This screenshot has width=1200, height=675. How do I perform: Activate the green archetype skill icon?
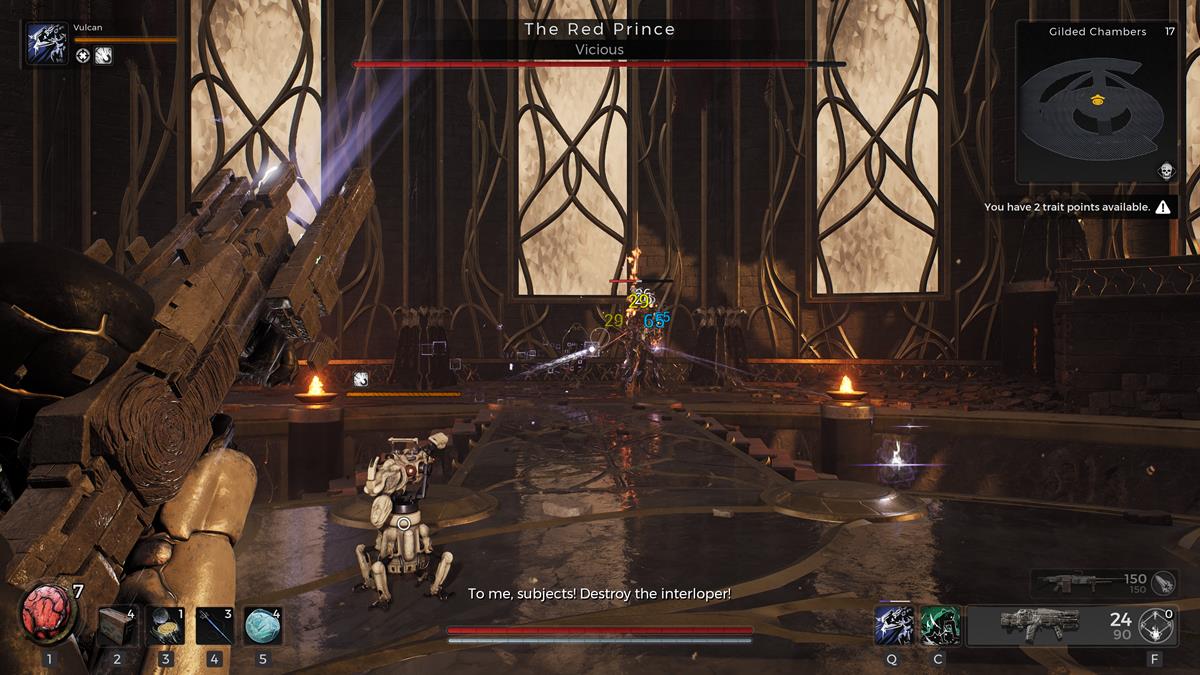point(939,625)
